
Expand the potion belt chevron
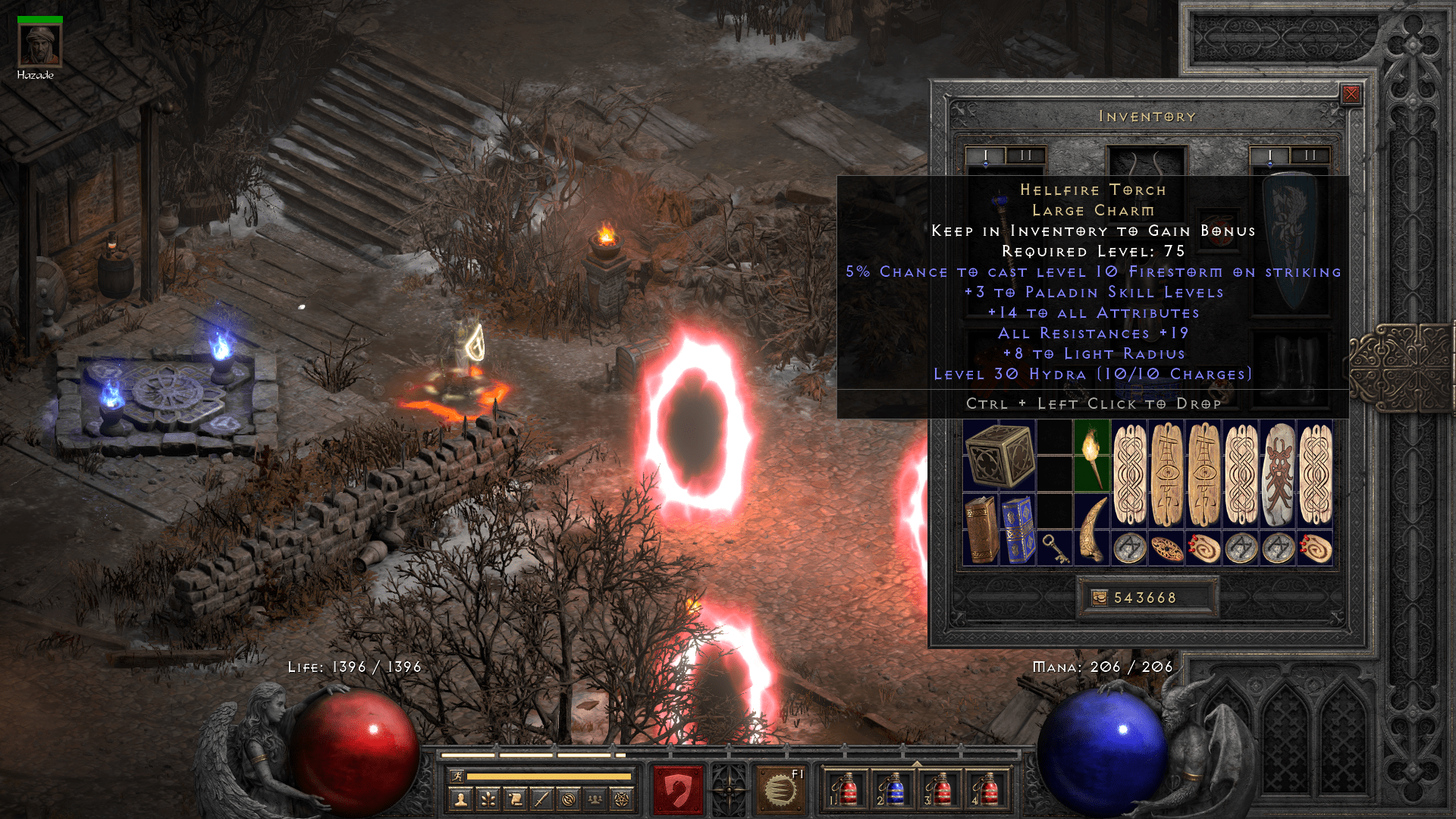pos(918,764)
